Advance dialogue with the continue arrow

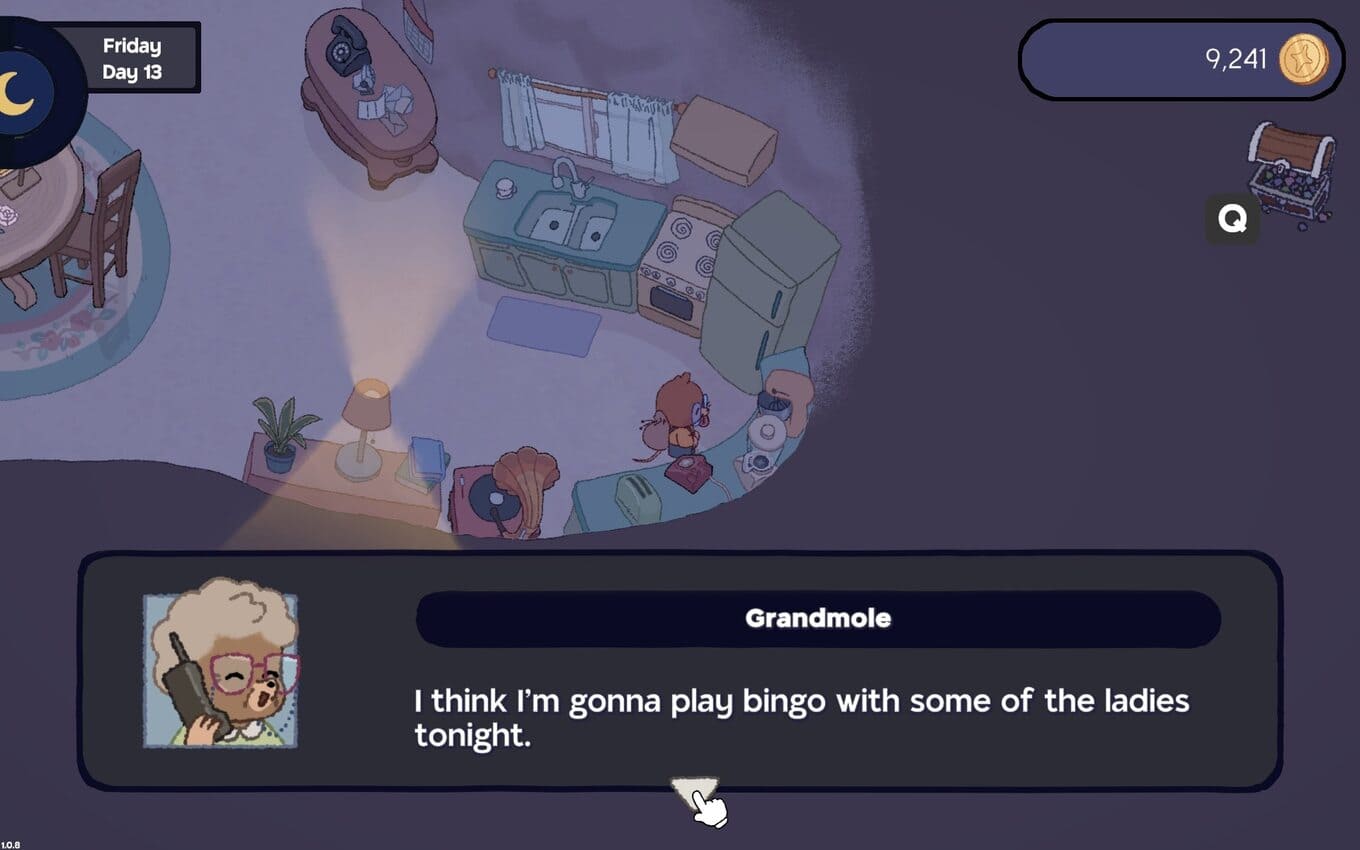(x=694, y=792)
